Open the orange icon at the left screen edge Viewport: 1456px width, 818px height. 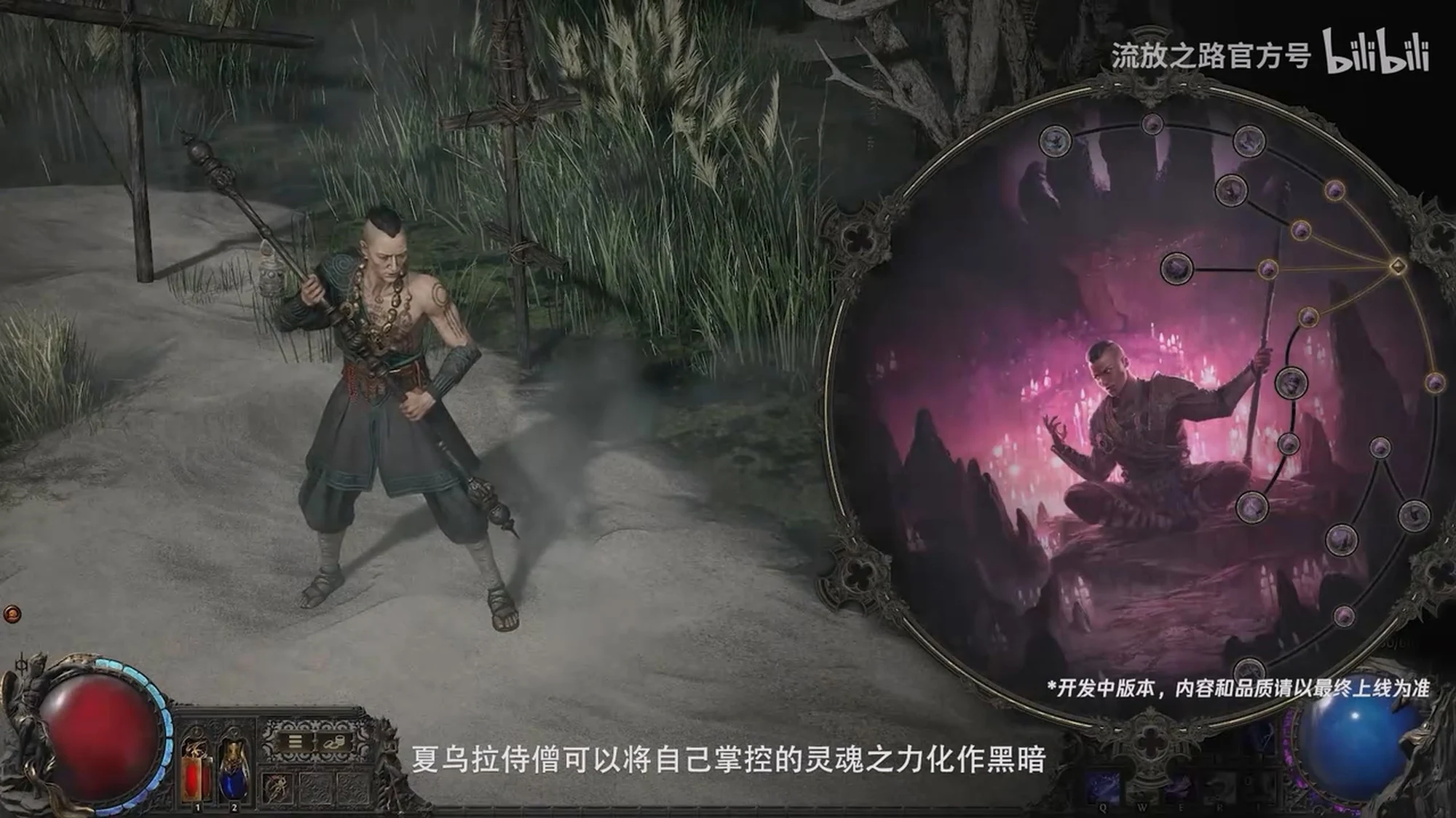coord(12,614)
